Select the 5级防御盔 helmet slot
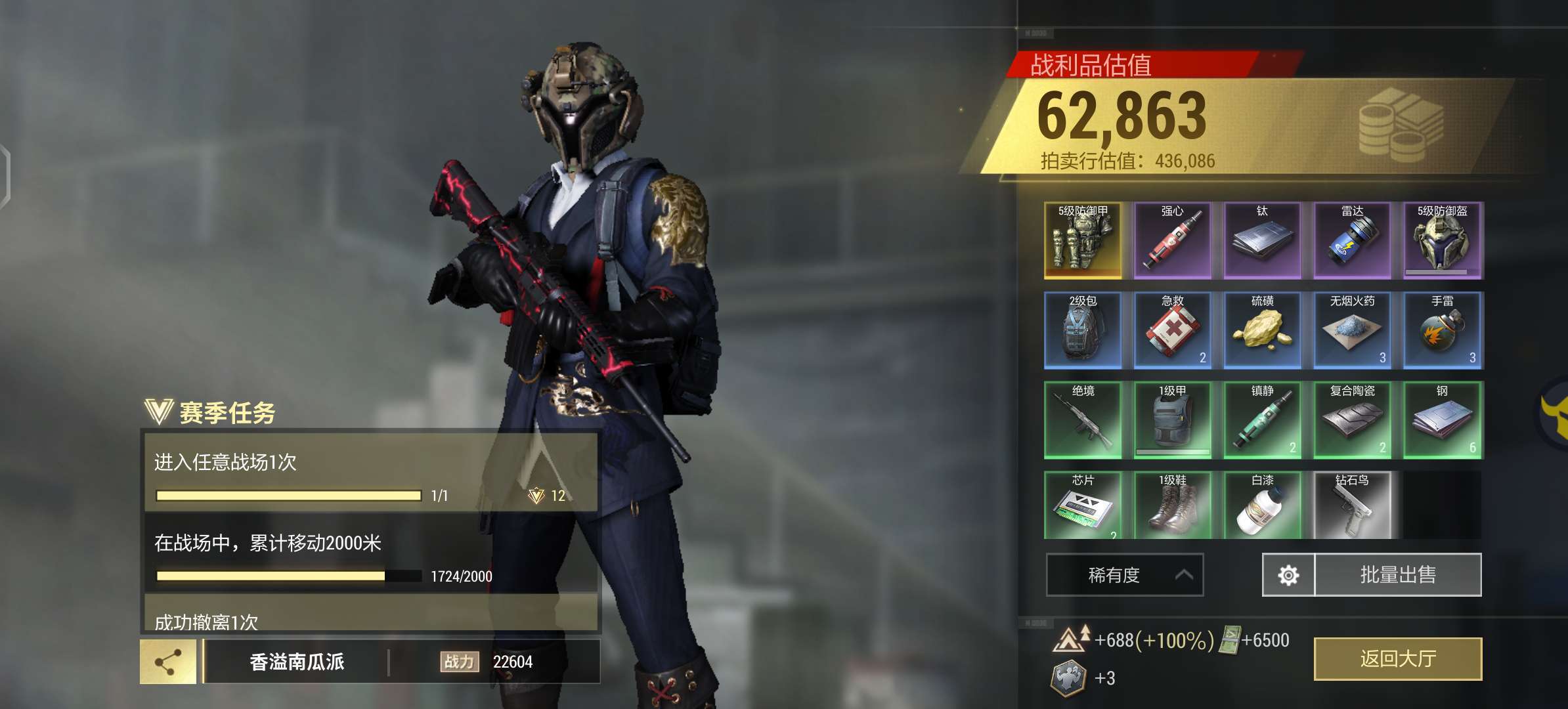1568x709 pixels. (1443, 240)
